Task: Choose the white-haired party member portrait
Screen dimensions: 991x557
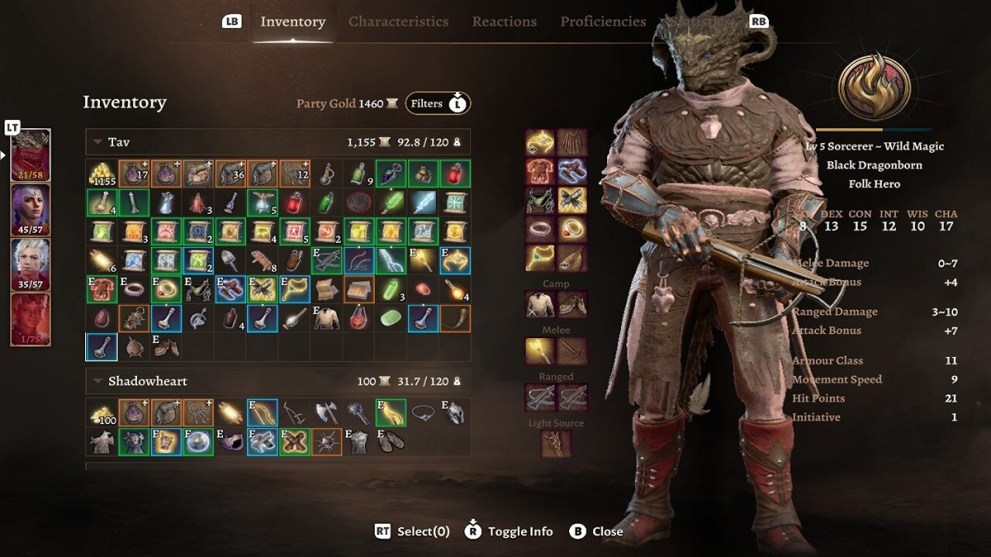Action: (x=30, y=265)
